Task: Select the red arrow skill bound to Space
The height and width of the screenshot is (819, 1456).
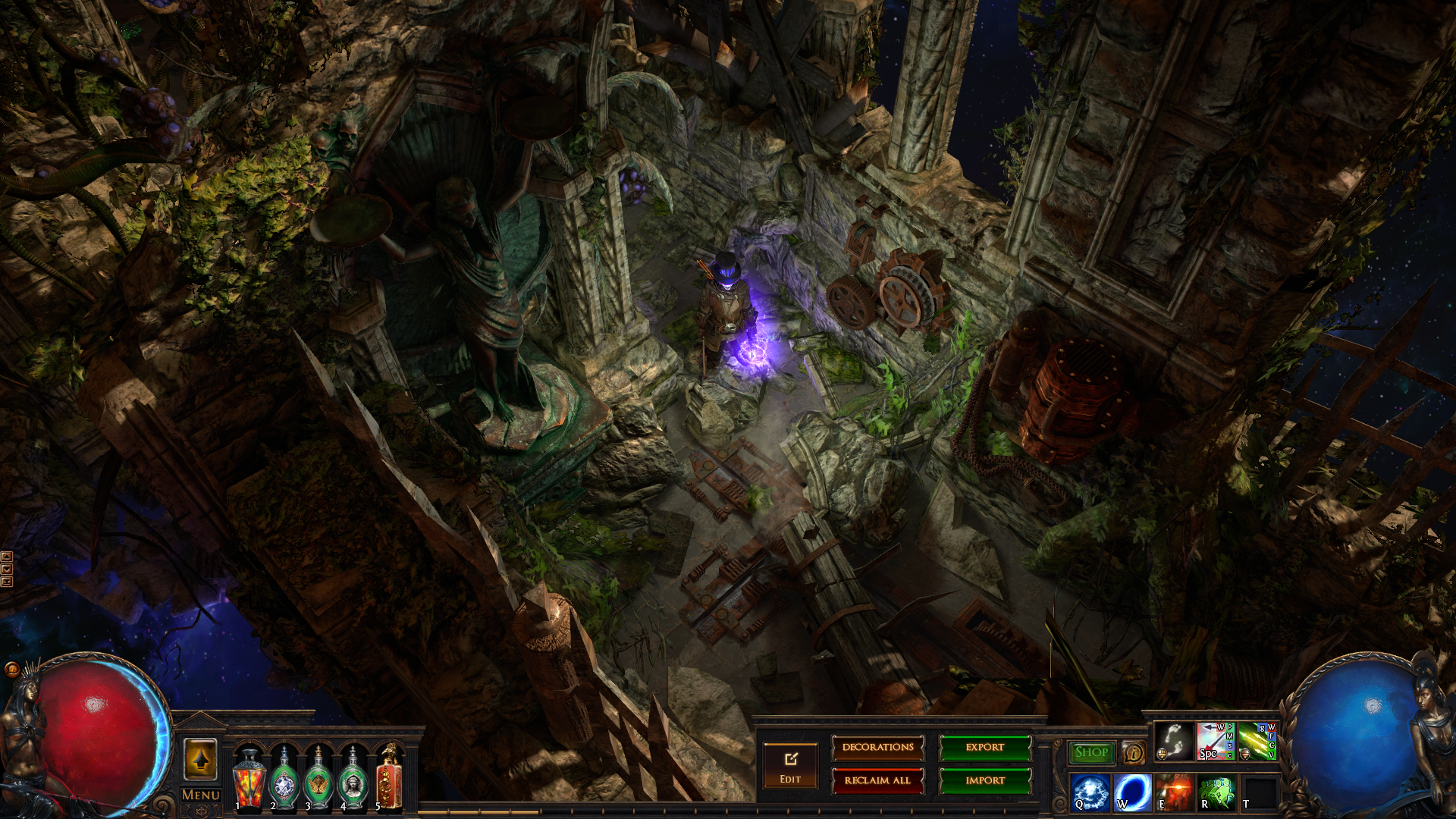Action: tap(1215, 741)
